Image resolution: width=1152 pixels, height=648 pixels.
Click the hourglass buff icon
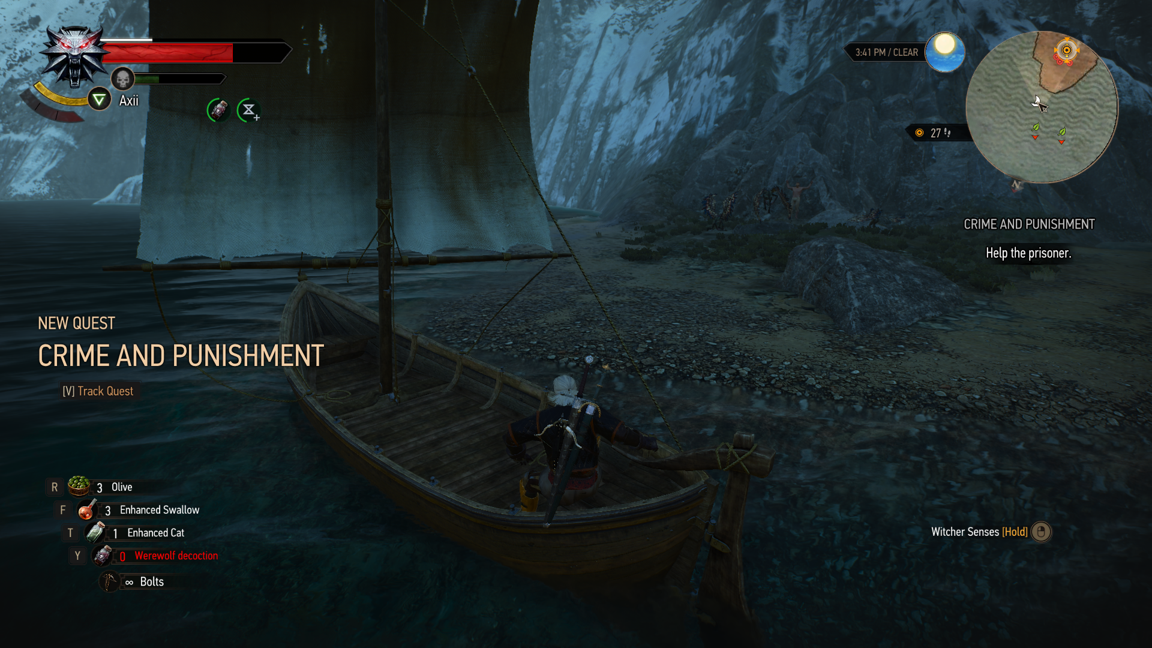[248, 110]
